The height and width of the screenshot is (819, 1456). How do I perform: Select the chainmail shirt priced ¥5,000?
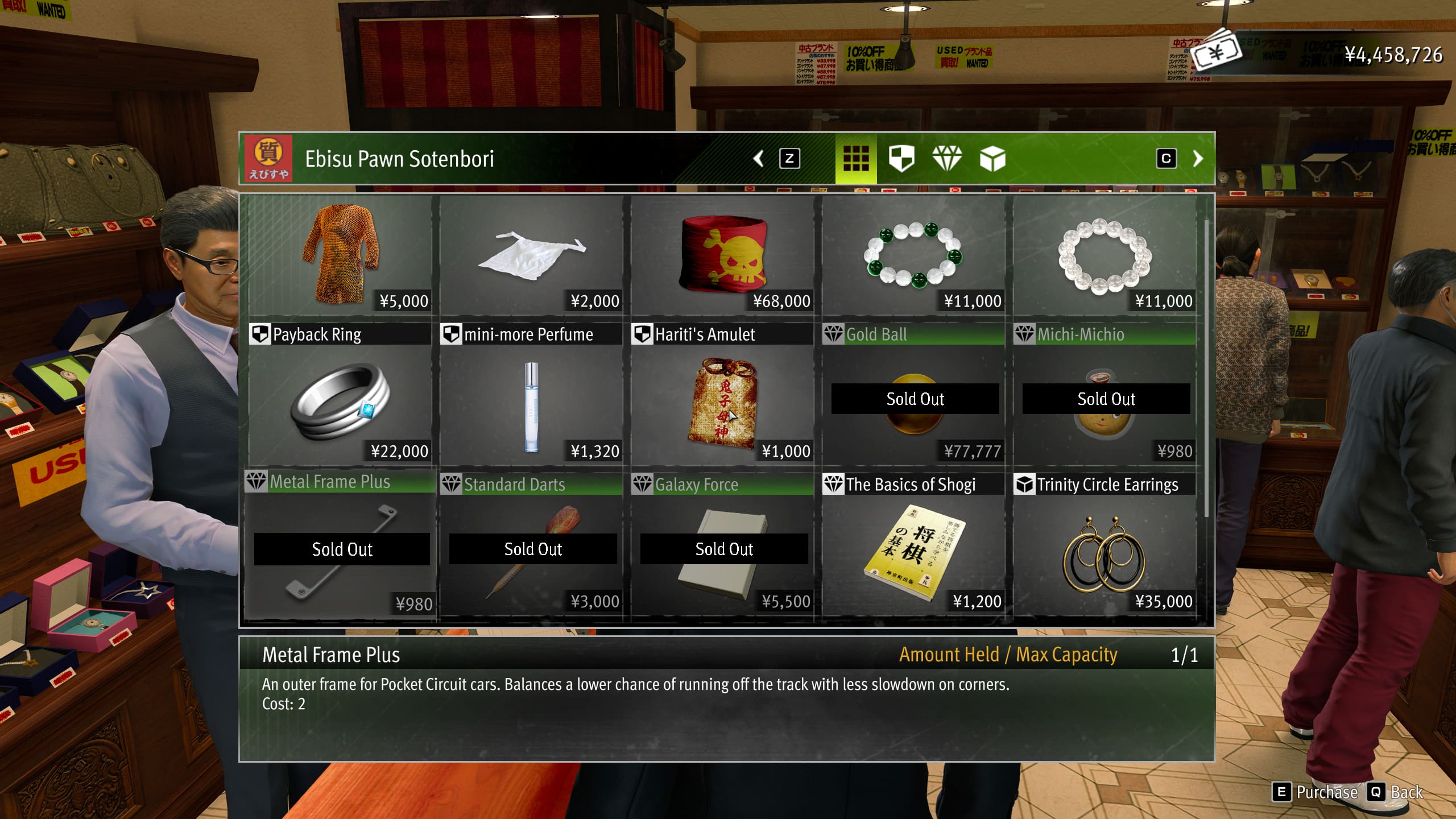point(340,255)
